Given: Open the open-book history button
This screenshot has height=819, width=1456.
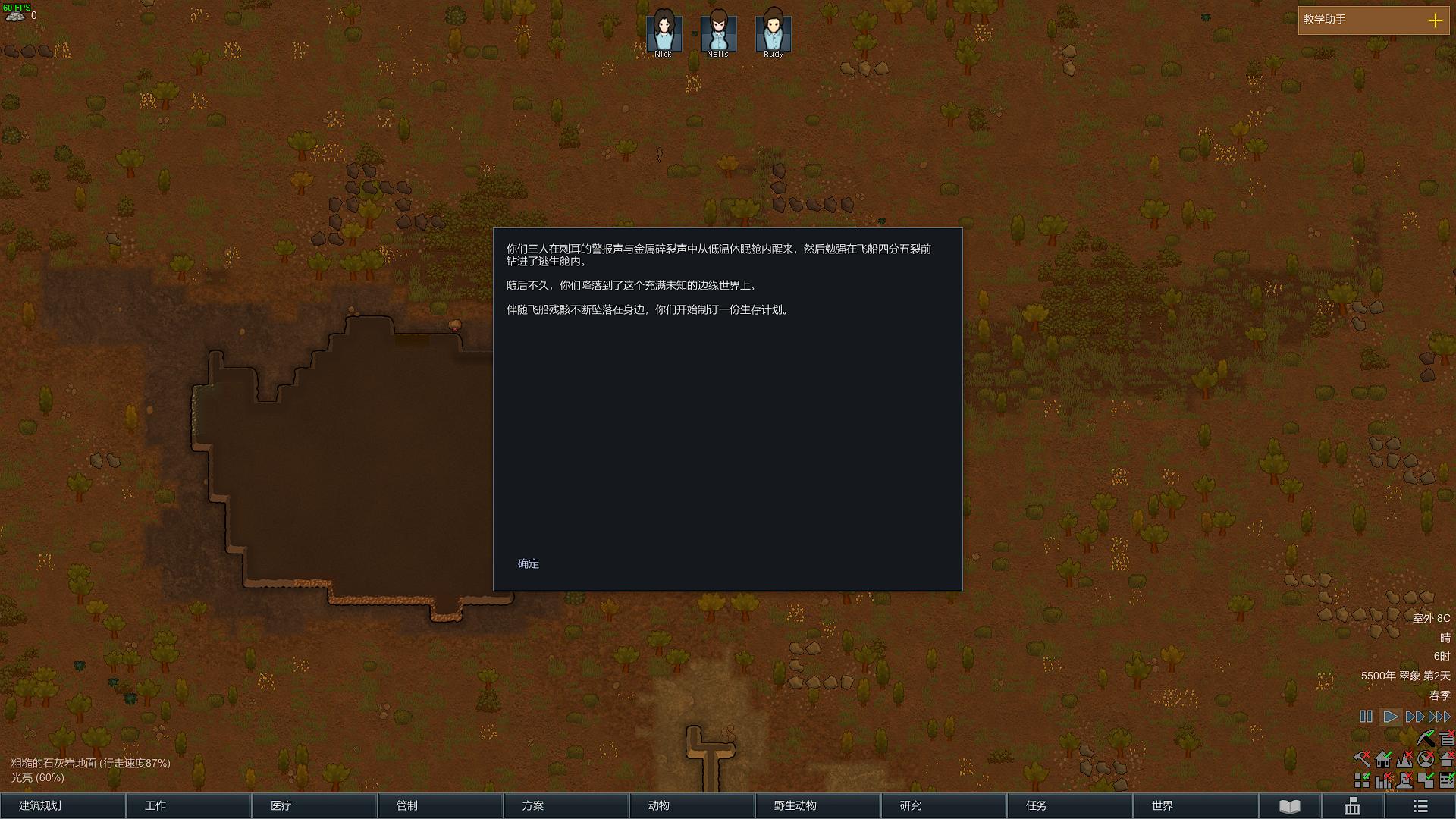Looking at the screenshot, I should (x=1290, y=806).
